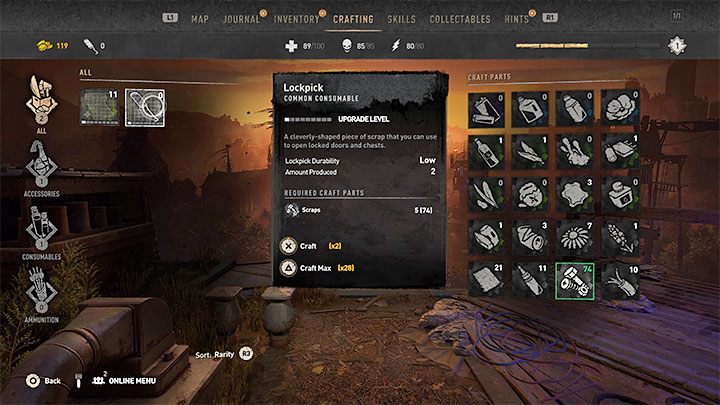
Task: Open the Collectables tab
Action: tap(460, 19)
